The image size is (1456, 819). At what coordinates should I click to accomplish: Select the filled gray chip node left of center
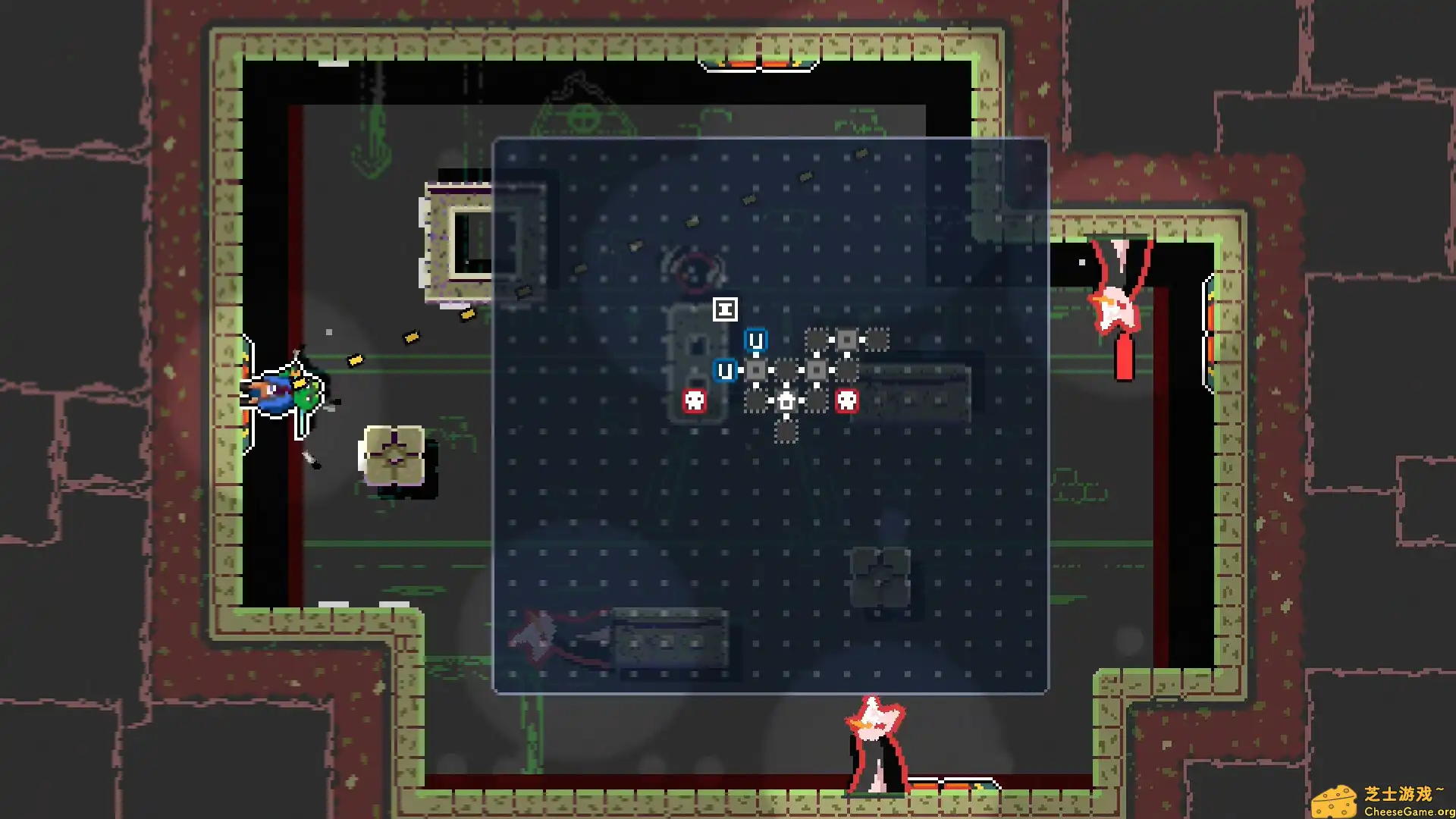click(x=755, y=370)
